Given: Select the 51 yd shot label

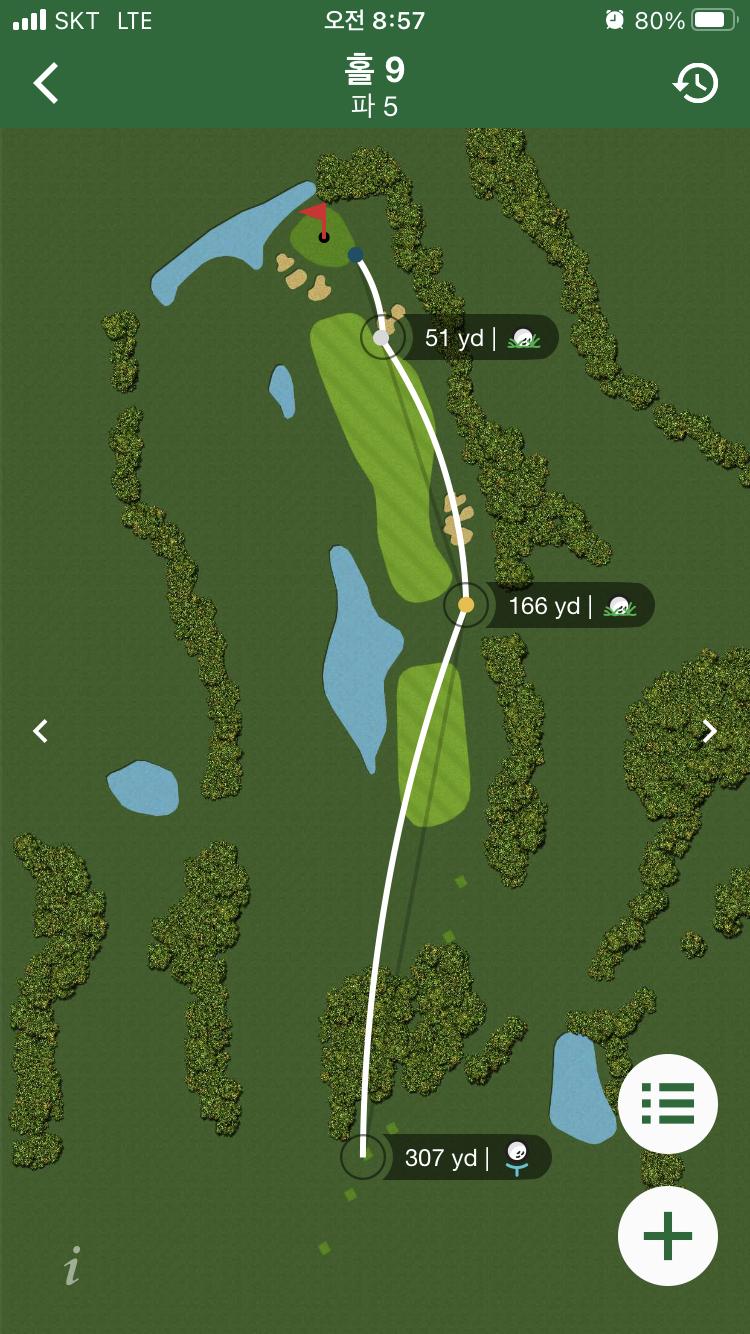Looking at the screenshot, I should (x=478, y=338).
